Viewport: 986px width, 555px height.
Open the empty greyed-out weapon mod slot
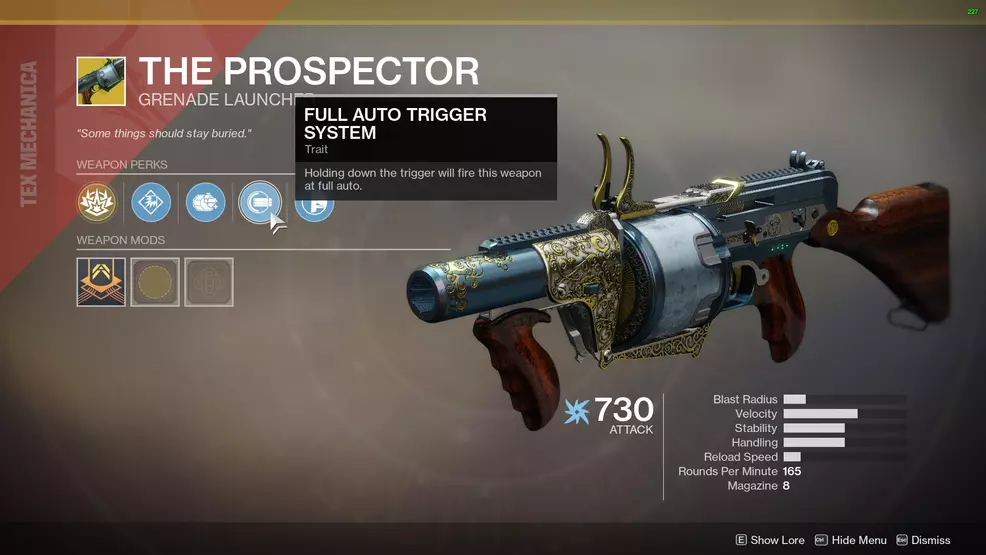(x=209, y=282)
